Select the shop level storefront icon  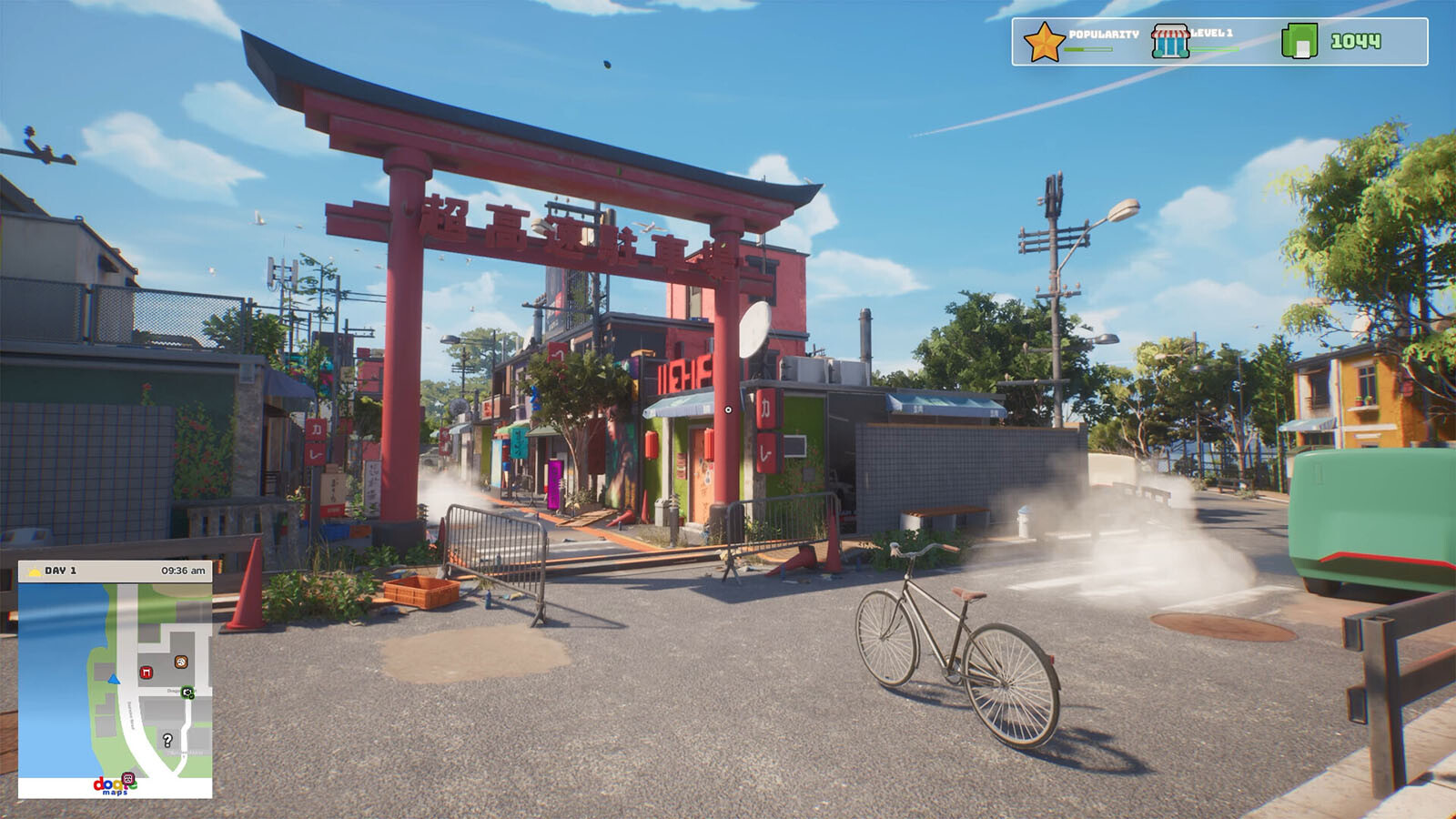coord(1169,42)
